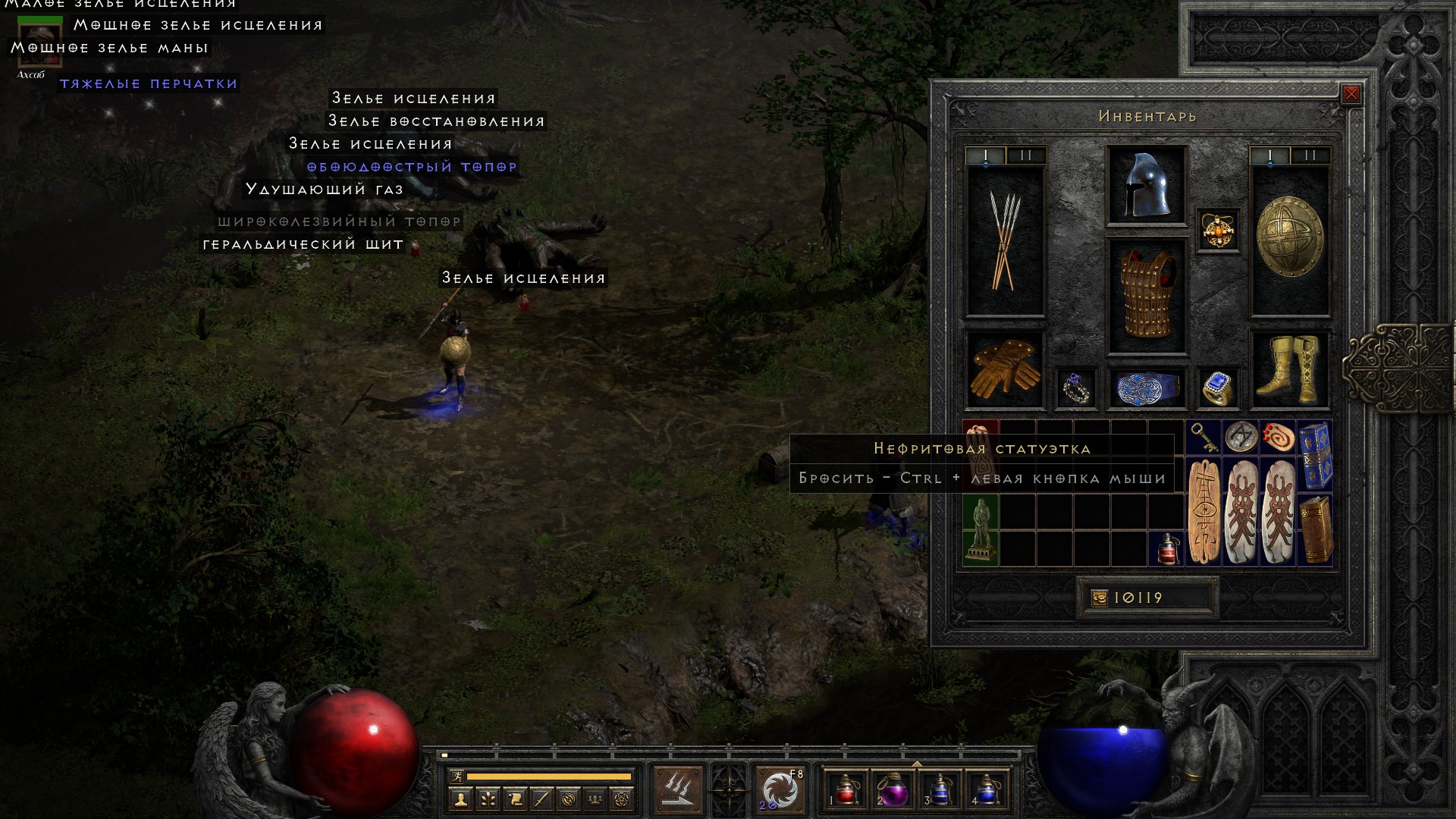Screen dimensions: 1456x819
Task: Open the quest log scroll button
Action: point(515,799)
